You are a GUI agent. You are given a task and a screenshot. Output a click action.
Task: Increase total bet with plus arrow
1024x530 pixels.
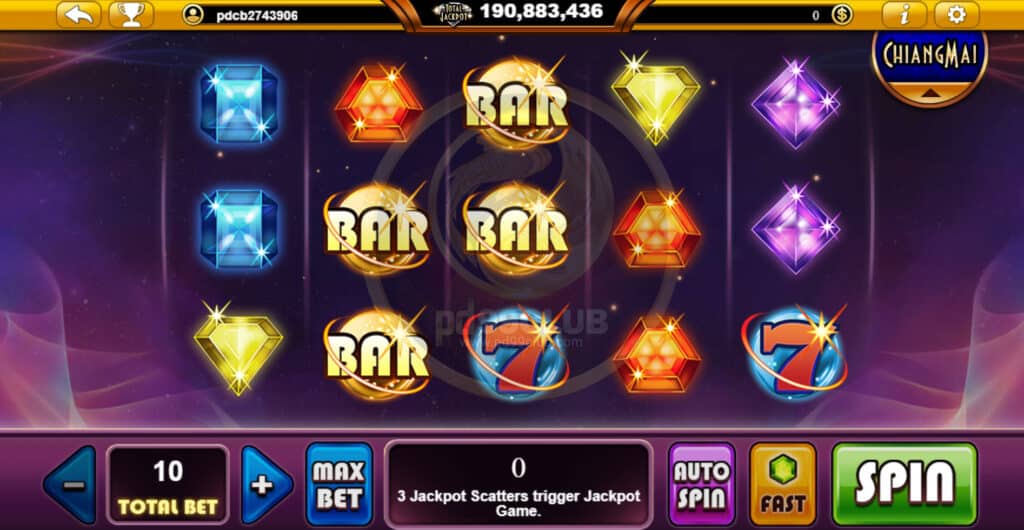[x=266, y=485]
